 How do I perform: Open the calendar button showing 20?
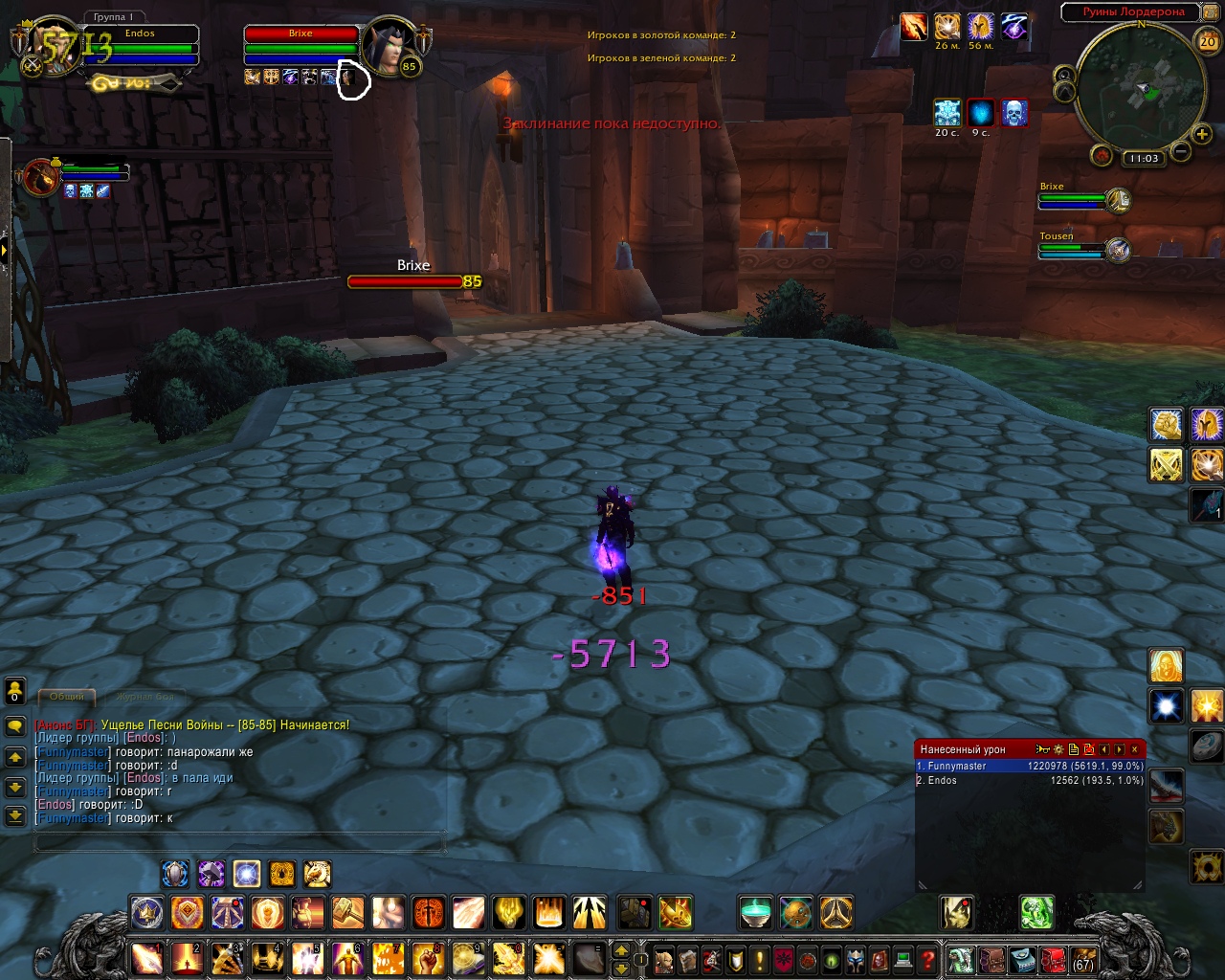click(1208, 41)
